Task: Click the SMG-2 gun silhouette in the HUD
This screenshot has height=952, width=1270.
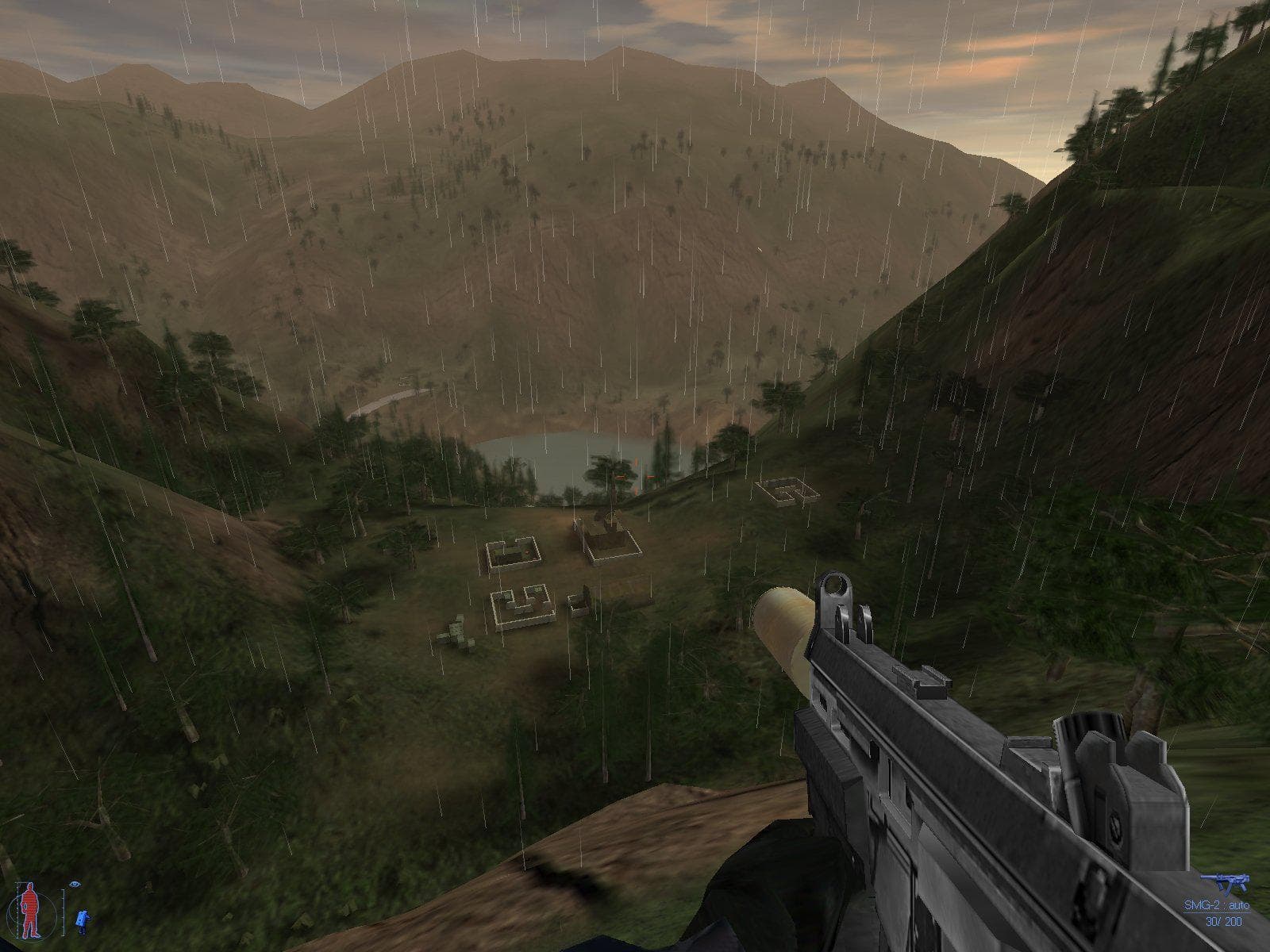Action: (x=1226, y=882)
